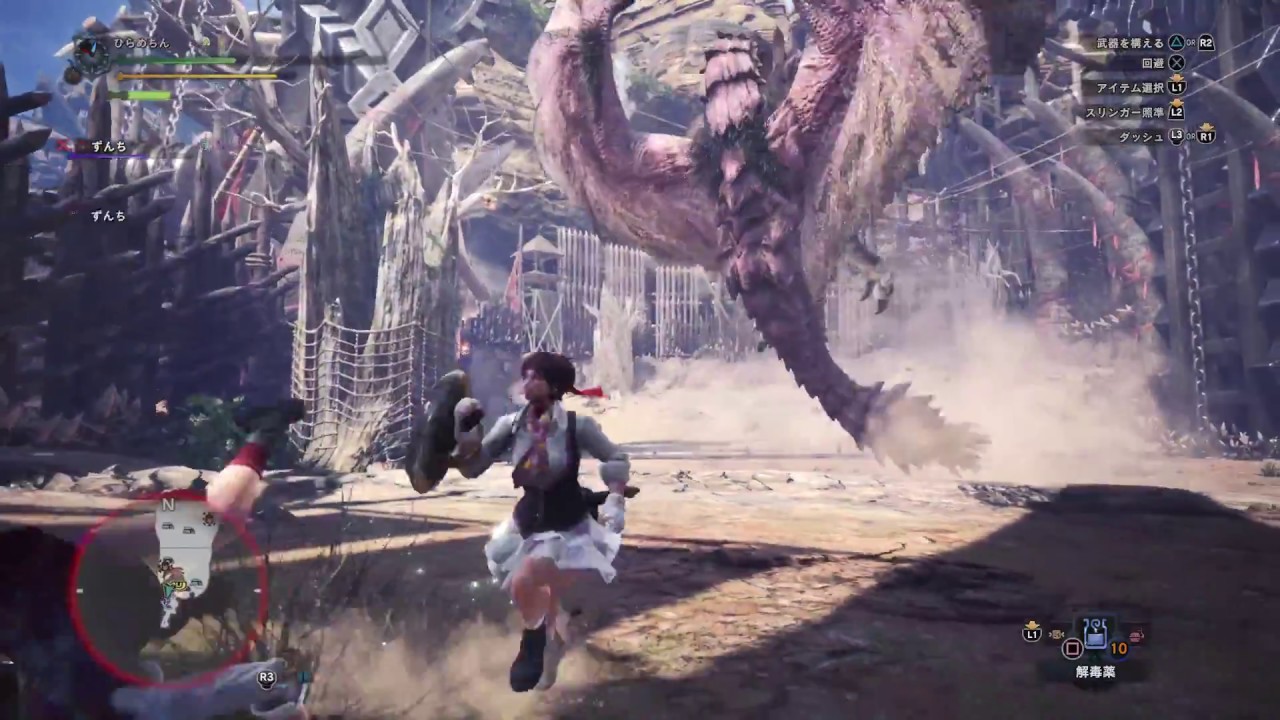Click the item icon right of the antidote
1280x720 pixels.
[x=1136, y=636]
